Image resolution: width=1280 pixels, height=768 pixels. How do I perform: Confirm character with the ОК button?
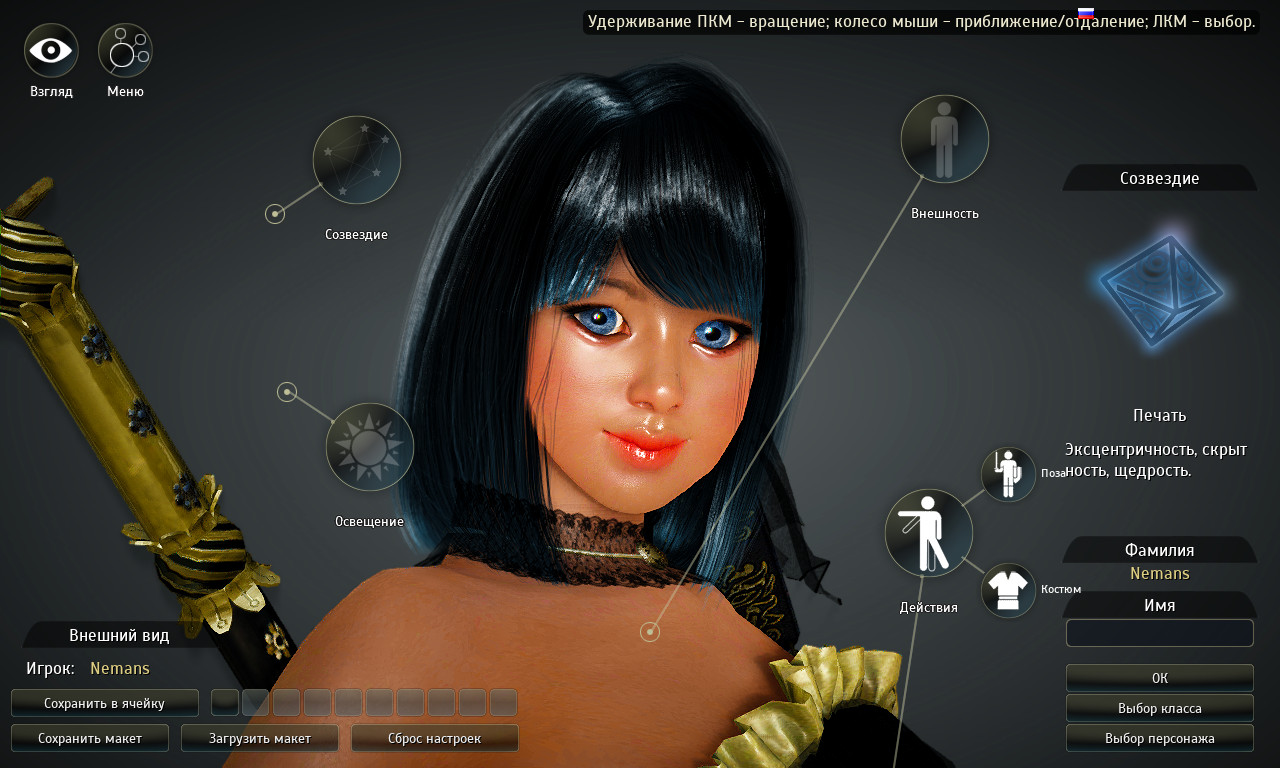1159,678
